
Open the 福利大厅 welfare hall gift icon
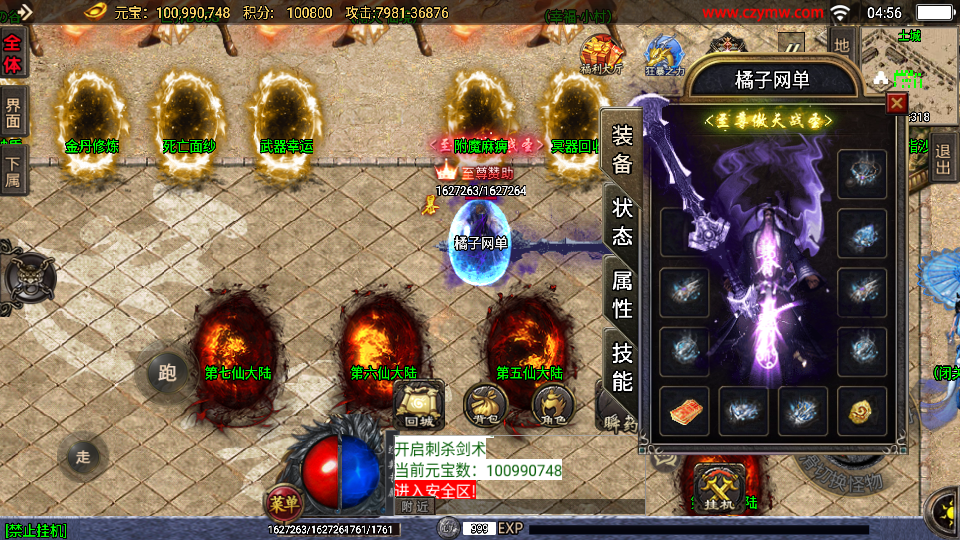600,55
